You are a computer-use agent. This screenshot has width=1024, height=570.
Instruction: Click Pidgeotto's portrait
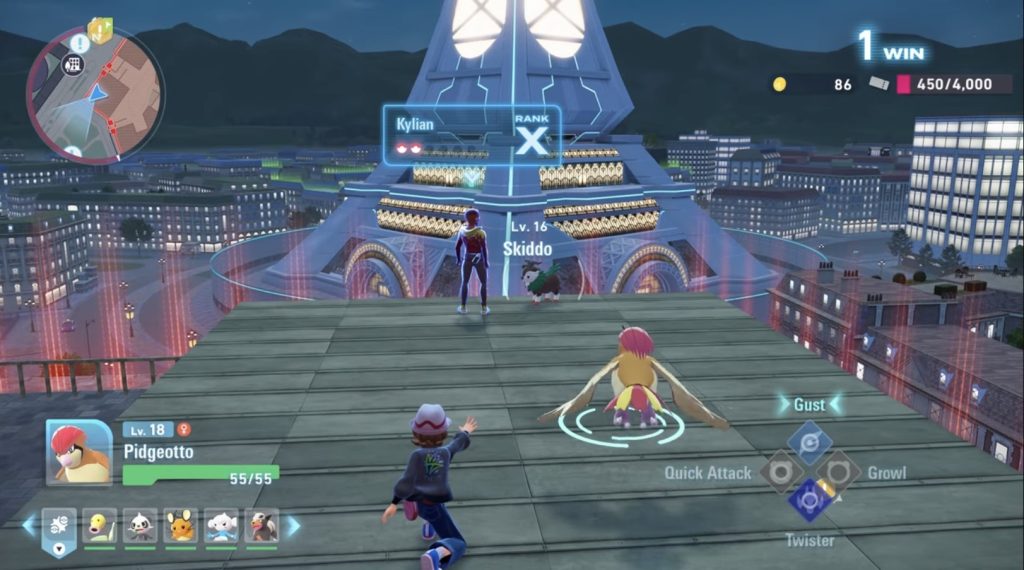[x=79, y=453]
